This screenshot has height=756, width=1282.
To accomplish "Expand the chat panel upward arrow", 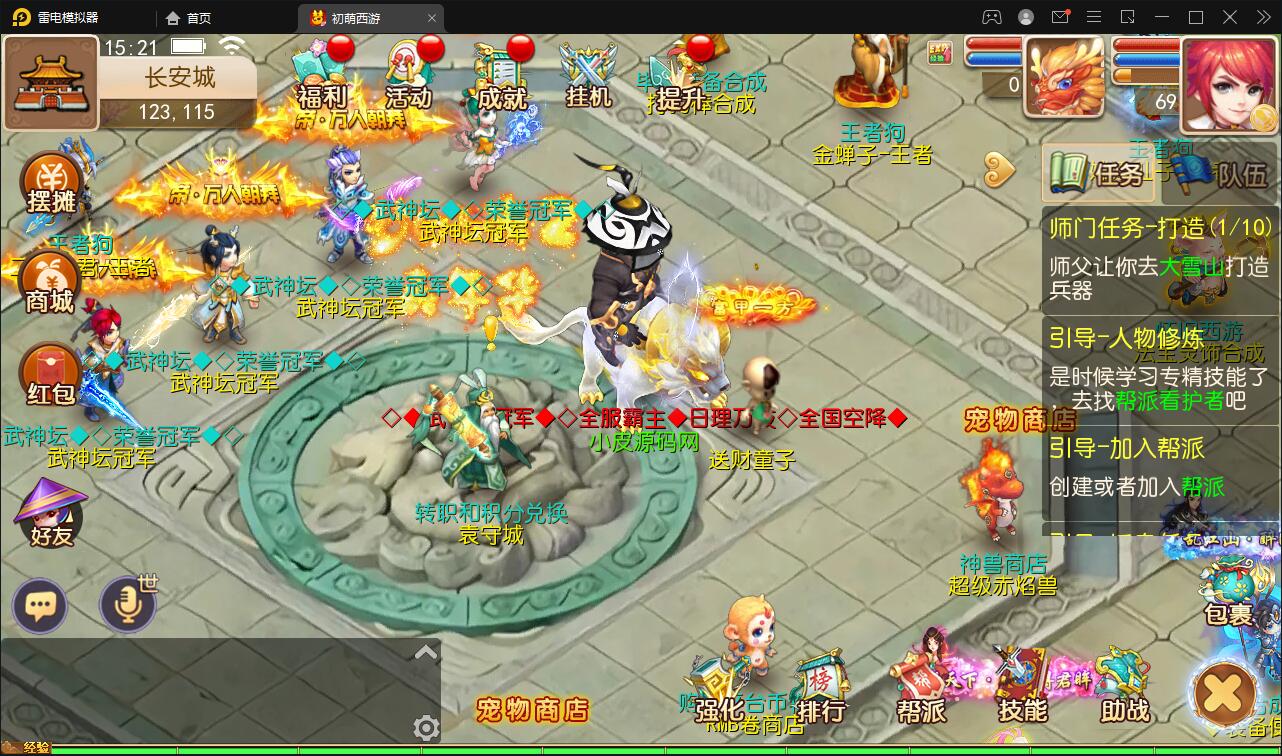I will (x=427, y=651).
